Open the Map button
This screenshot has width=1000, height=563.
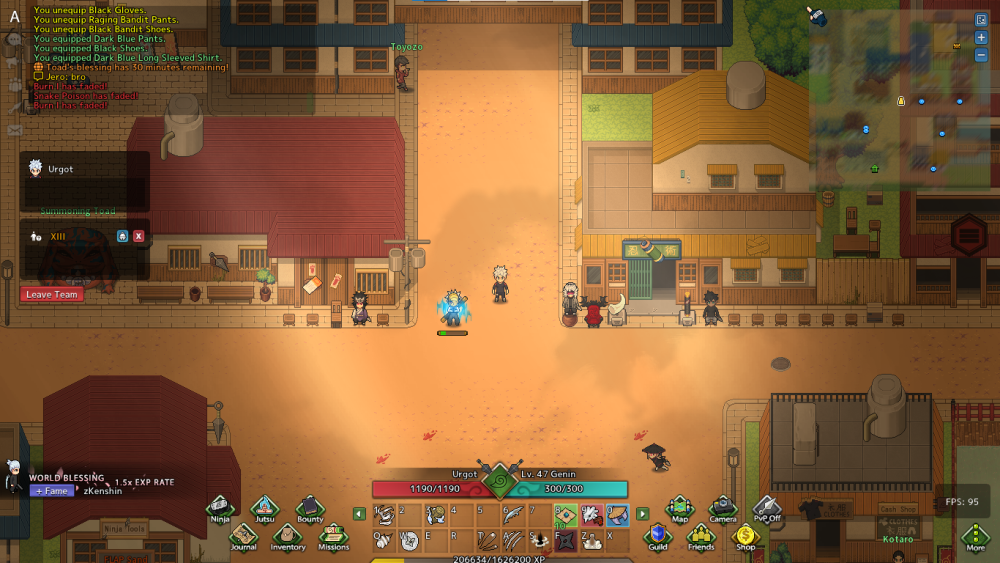coord(680,509)
